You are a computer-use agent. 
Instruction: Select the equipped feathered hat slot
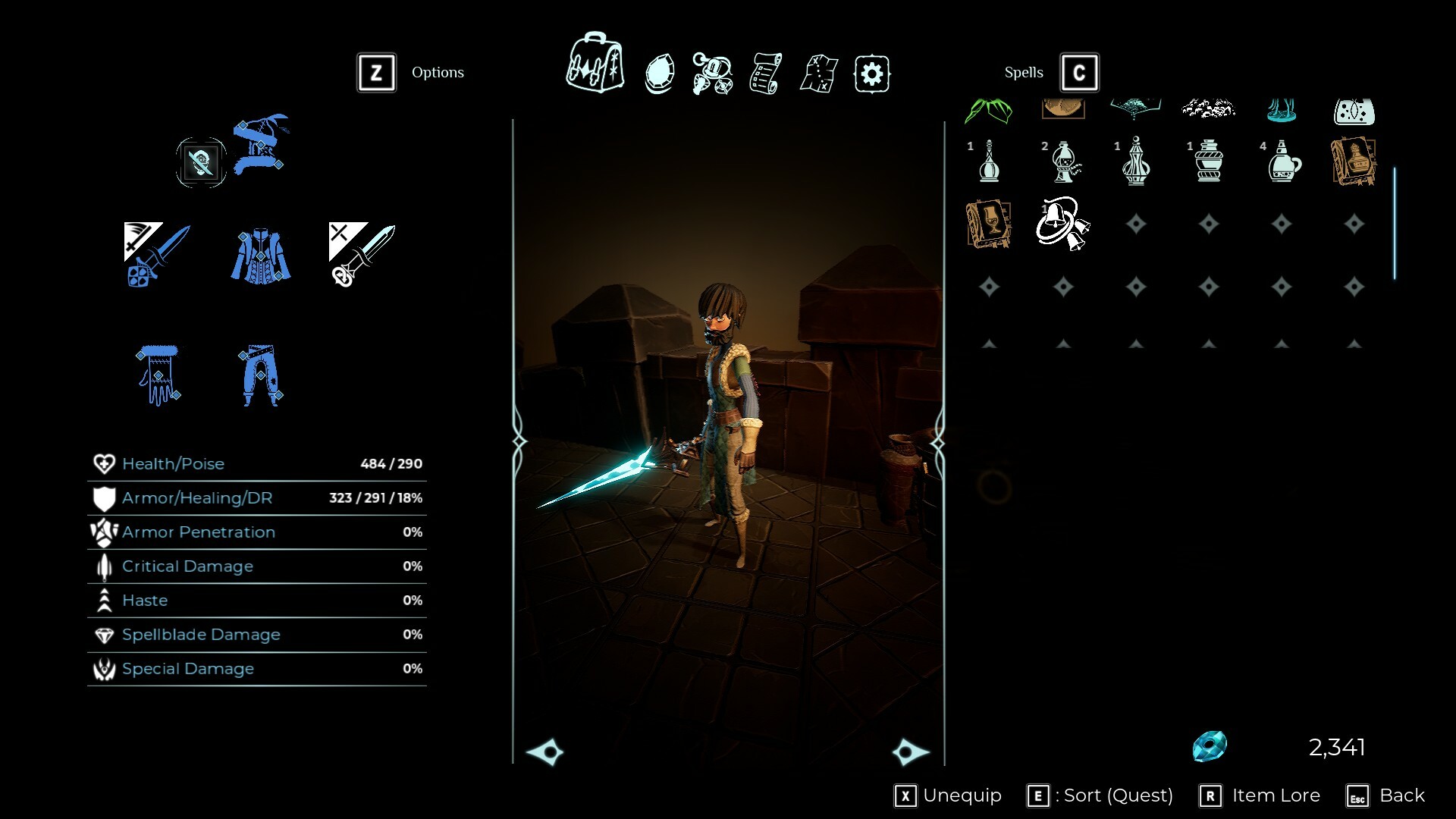point(260,144)
